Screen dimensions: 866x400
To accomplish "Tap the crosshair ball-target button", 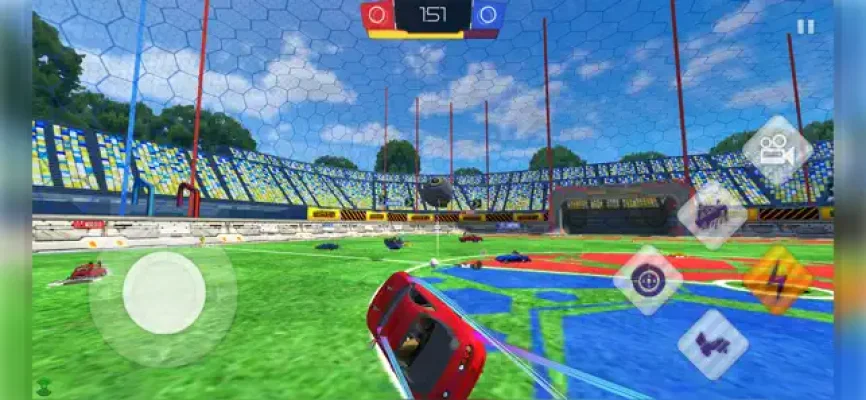I will 648,280.
